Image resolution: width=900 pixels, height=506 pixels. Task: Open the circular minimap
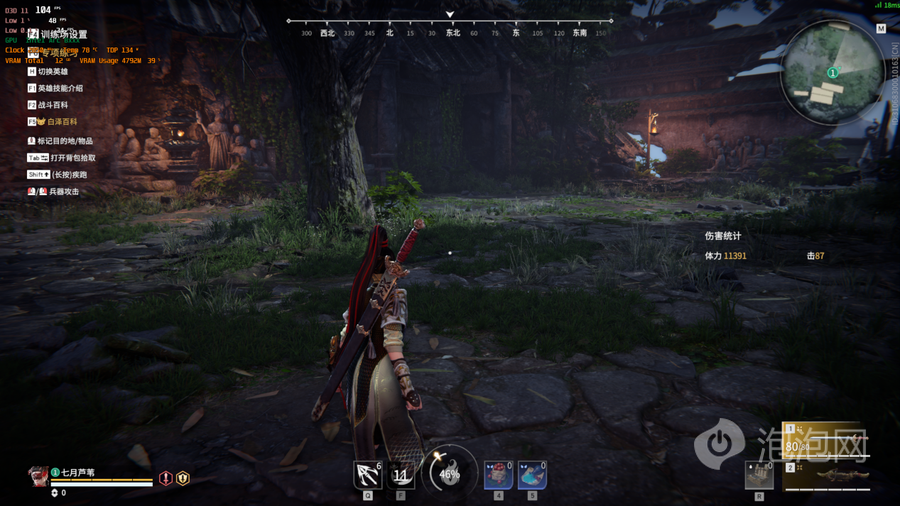(832, 72)
